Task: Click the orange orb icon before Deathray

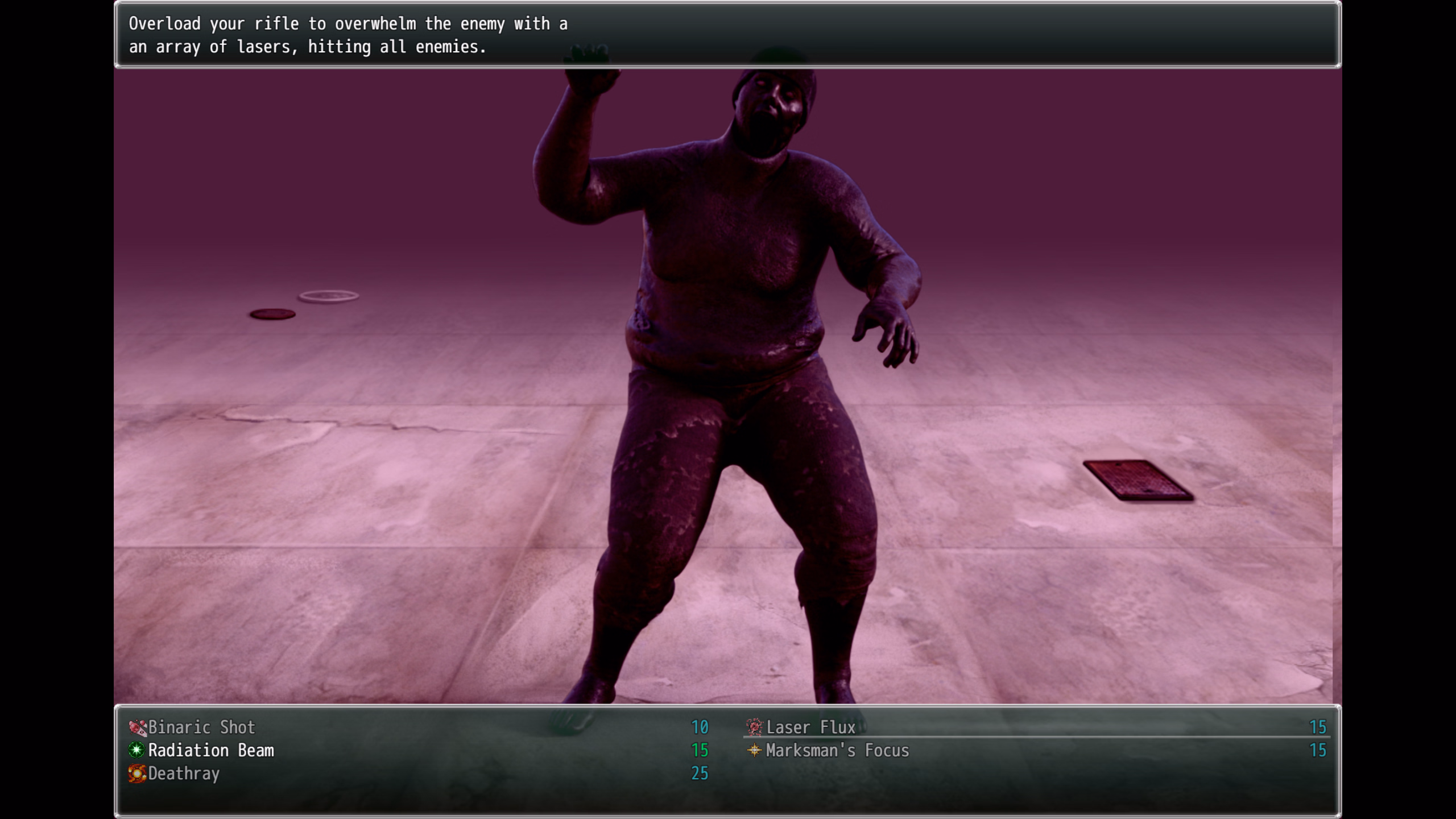Action: 137,773
